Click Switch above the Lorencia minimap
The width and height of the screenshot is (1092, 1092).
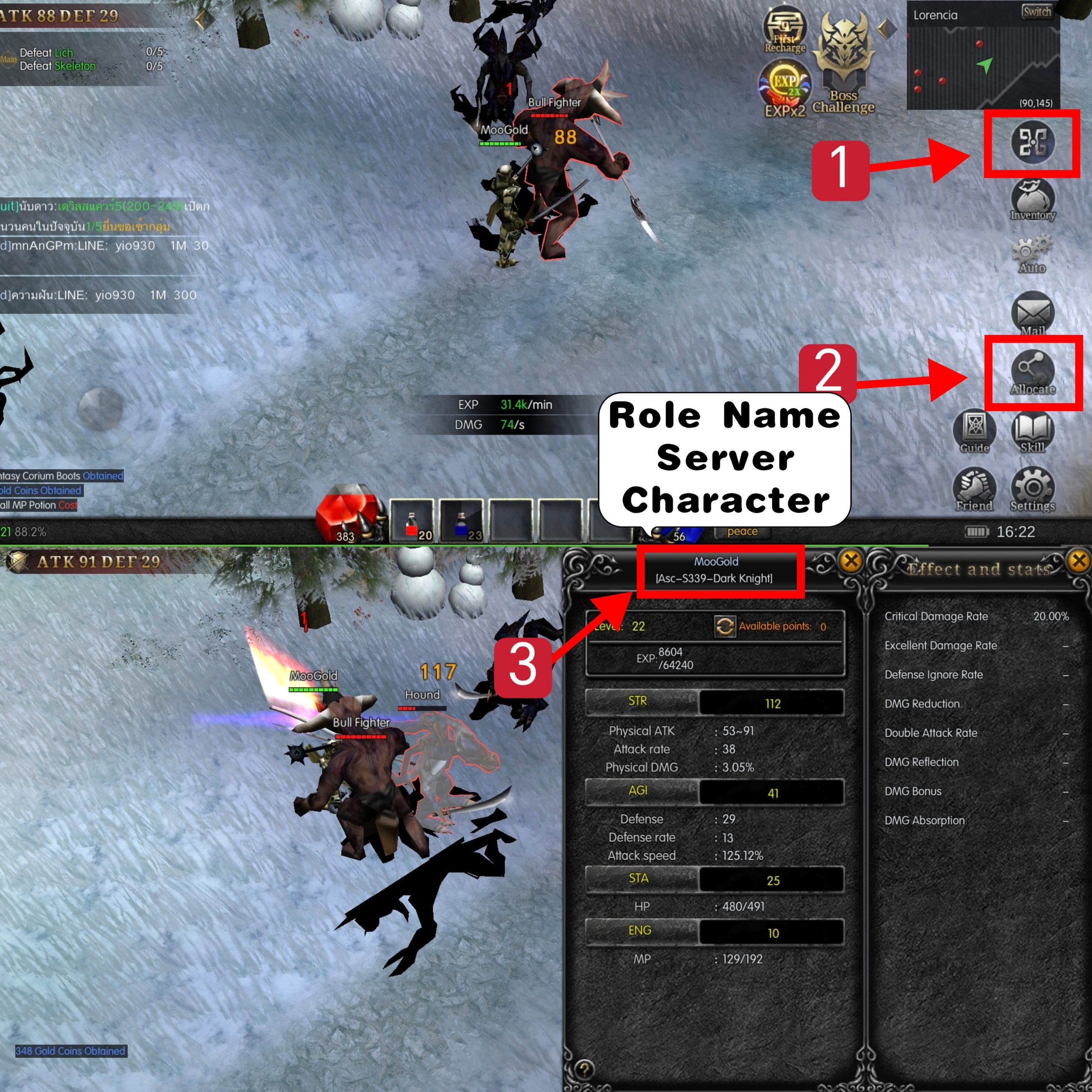tap(1038, 12)
